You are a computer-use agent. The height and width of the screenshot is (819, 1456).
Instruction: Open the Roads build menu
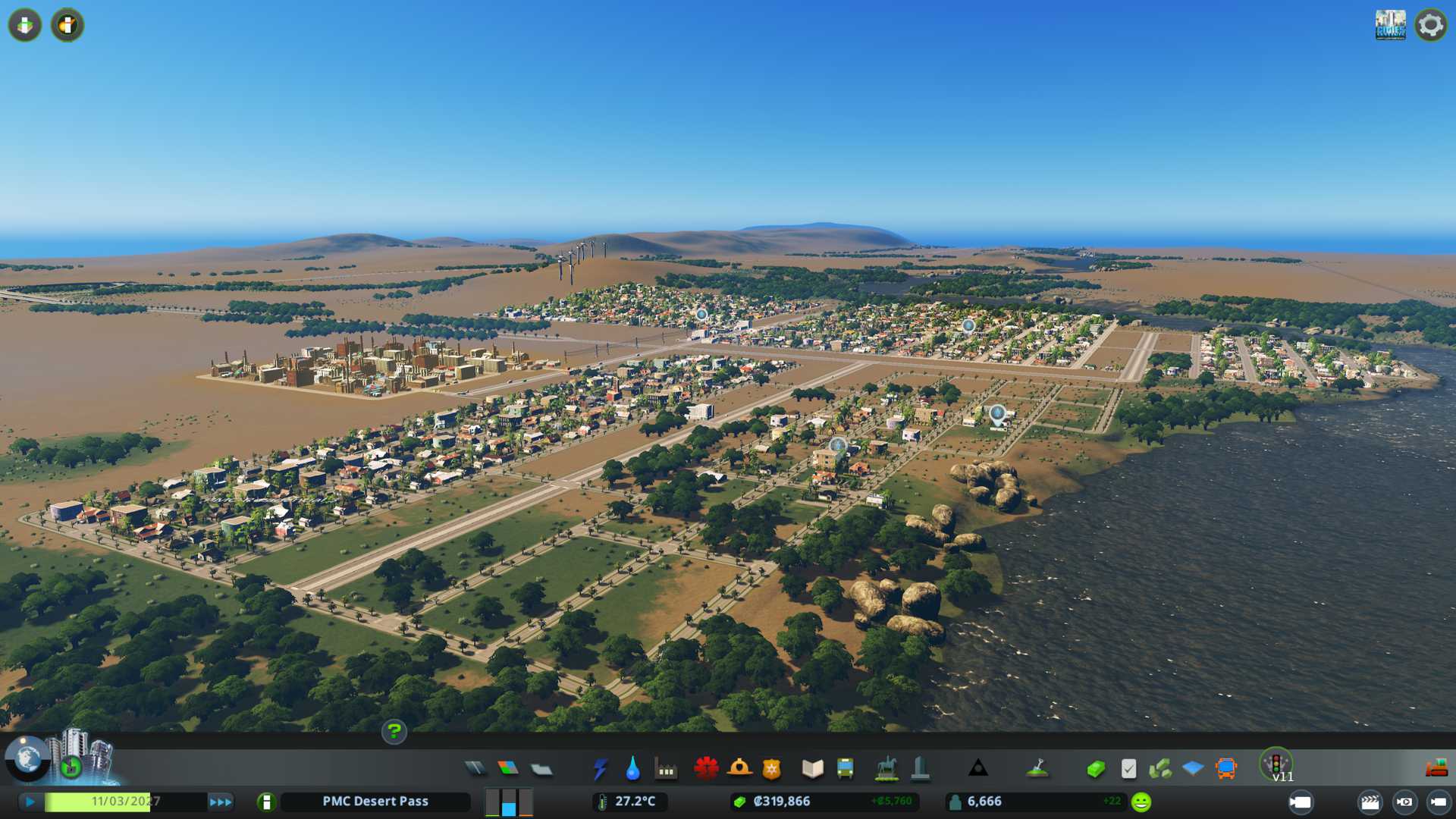(475, 769)
